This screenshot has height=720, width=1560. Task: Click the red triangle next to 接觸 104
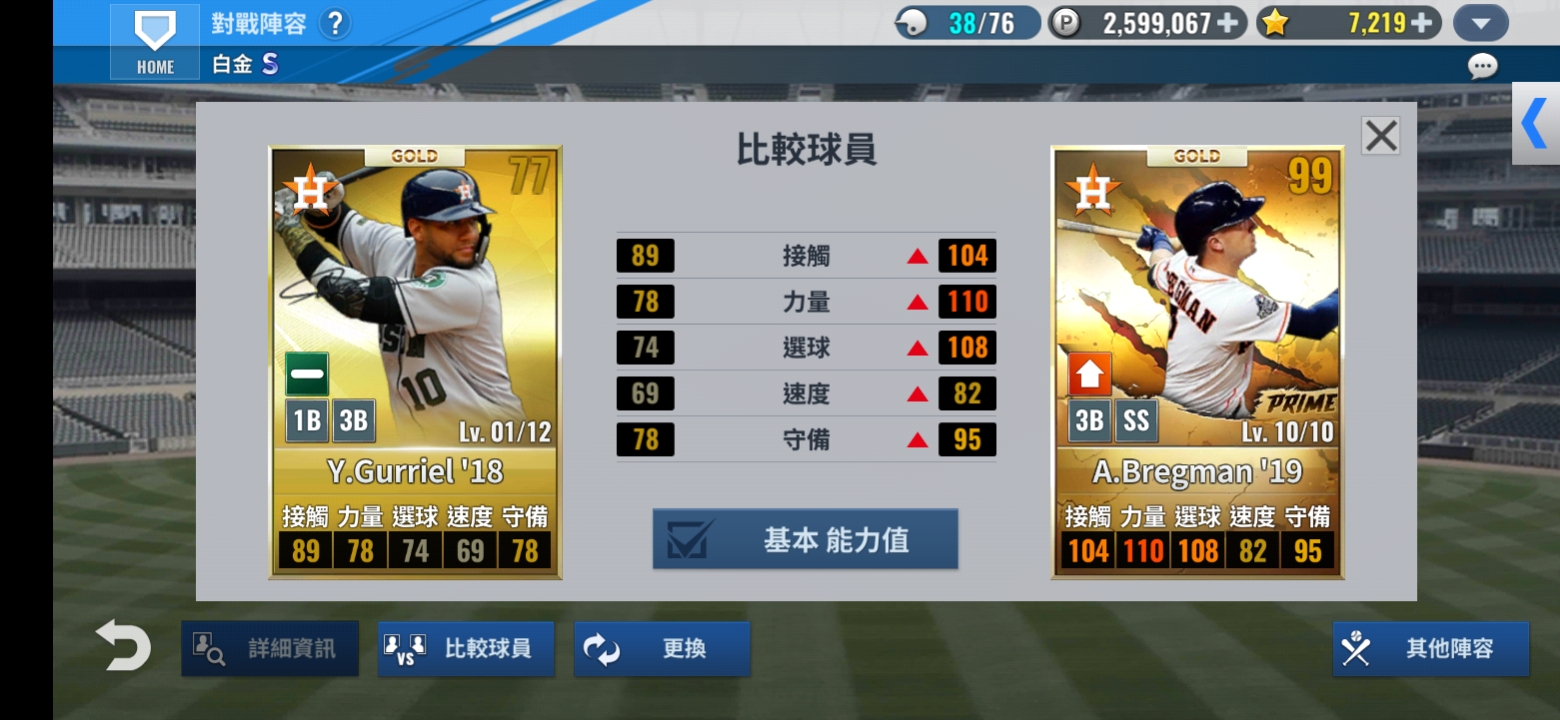916,256
